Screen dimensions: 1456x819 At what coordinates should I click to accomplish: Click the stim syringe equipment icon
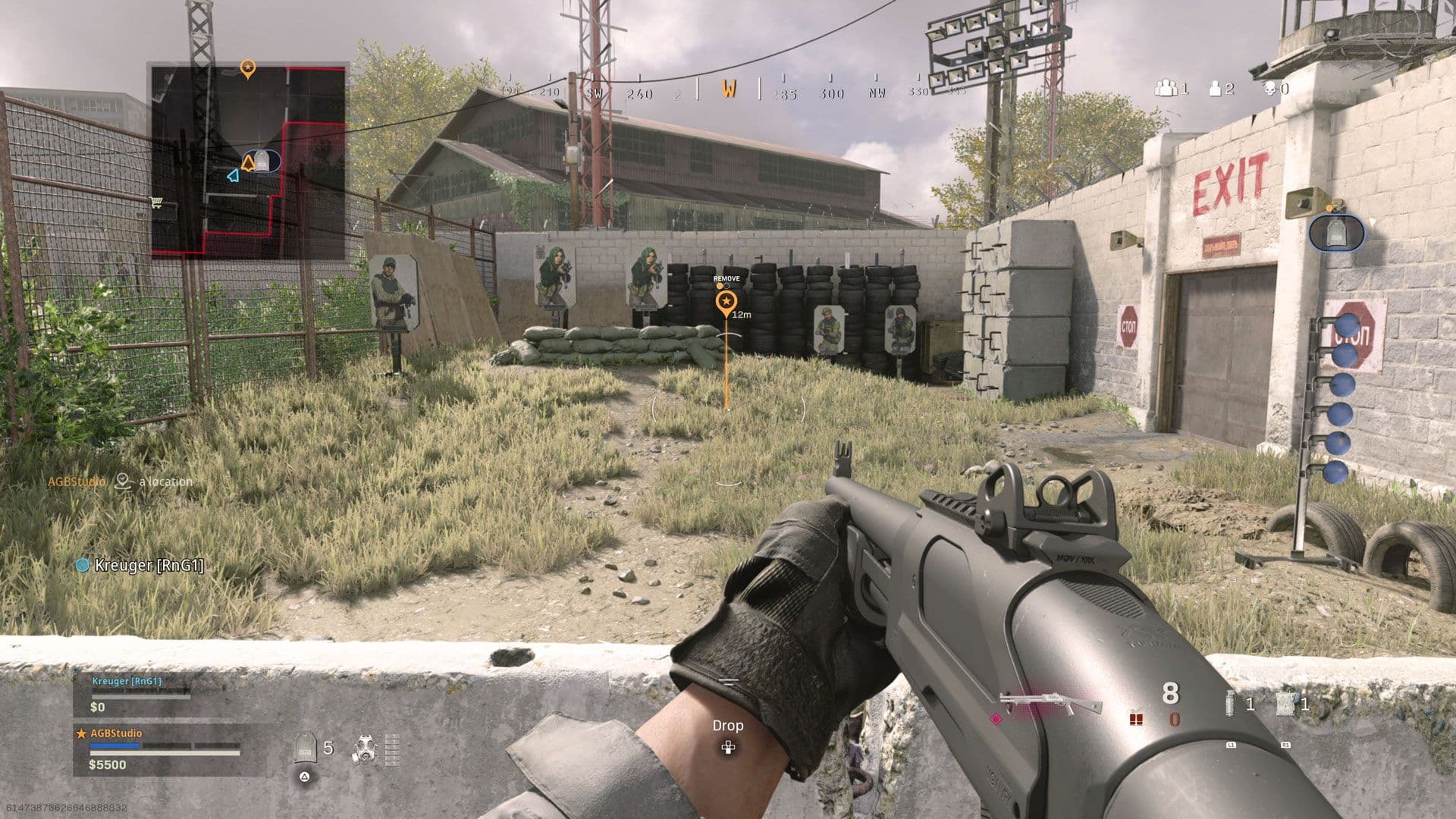pos(1230,704)
